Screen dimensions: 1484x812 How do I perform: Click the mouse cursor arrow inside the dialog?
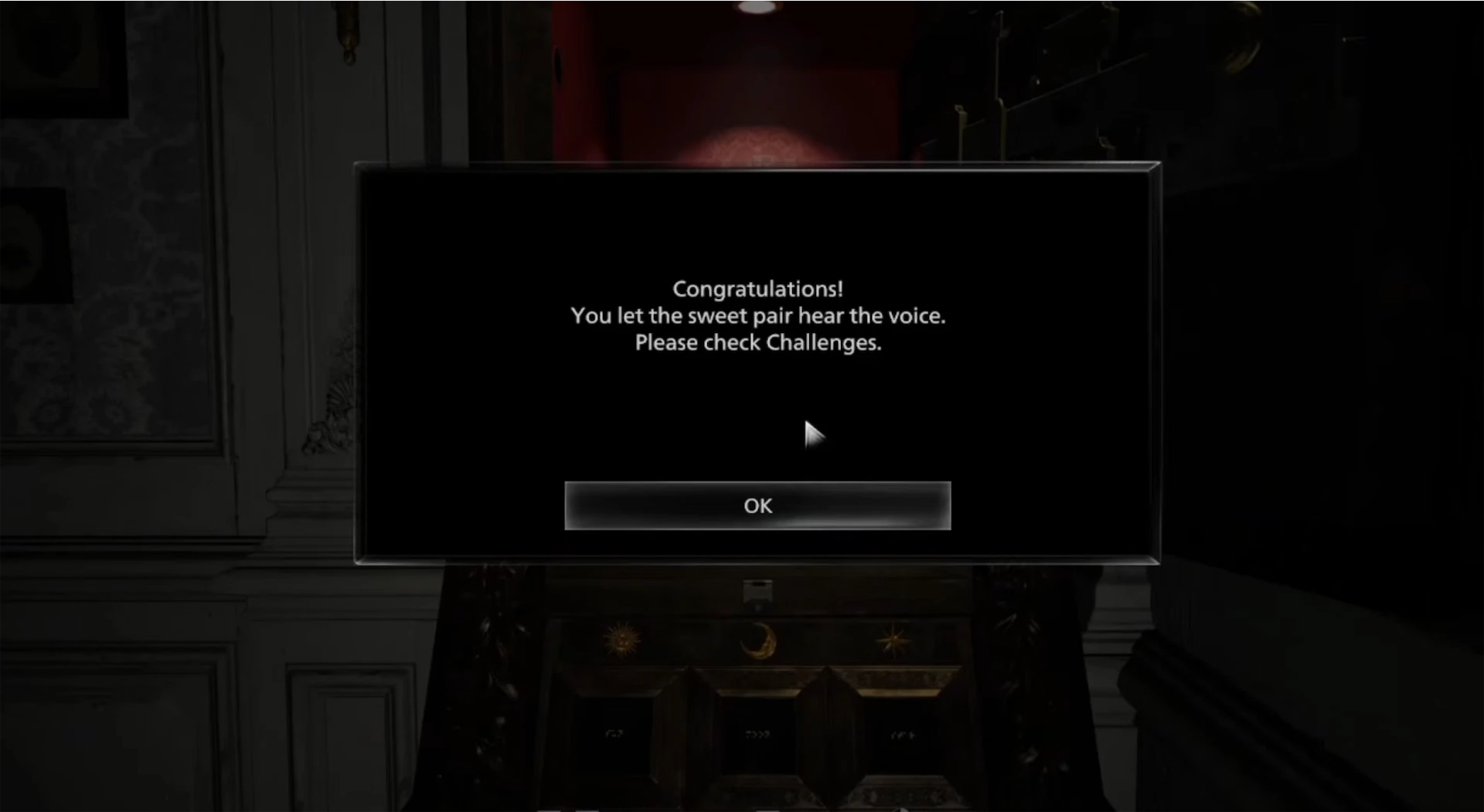point(814,436)
